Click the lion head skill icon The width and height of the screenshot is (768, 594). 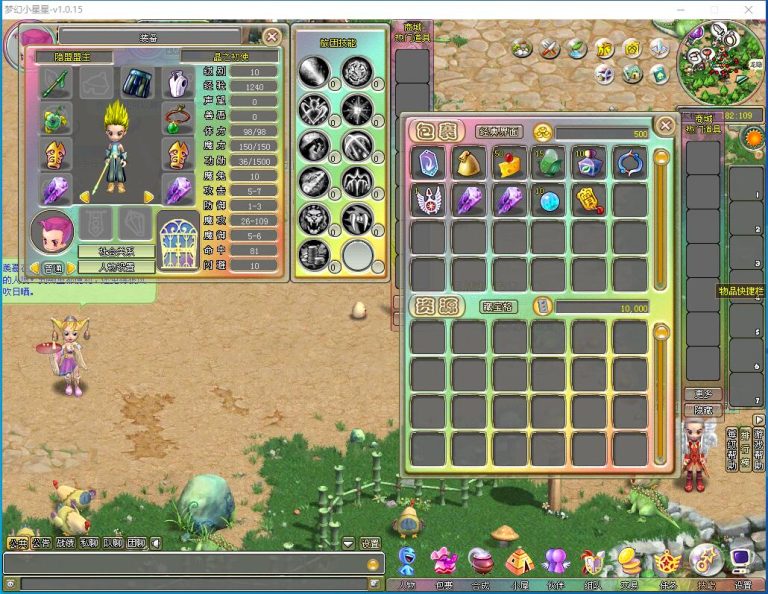click(313, 217)
